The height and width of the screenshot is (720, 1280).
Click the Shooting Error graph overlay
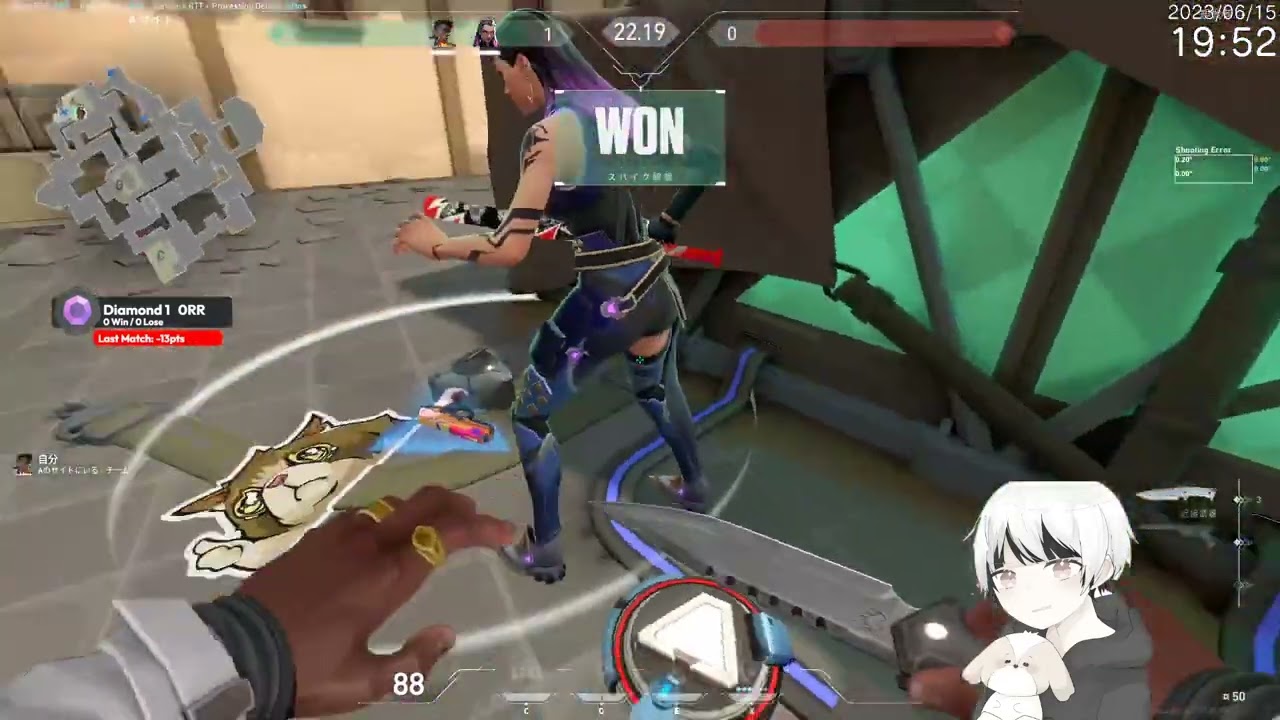[x=1213, y=166]
